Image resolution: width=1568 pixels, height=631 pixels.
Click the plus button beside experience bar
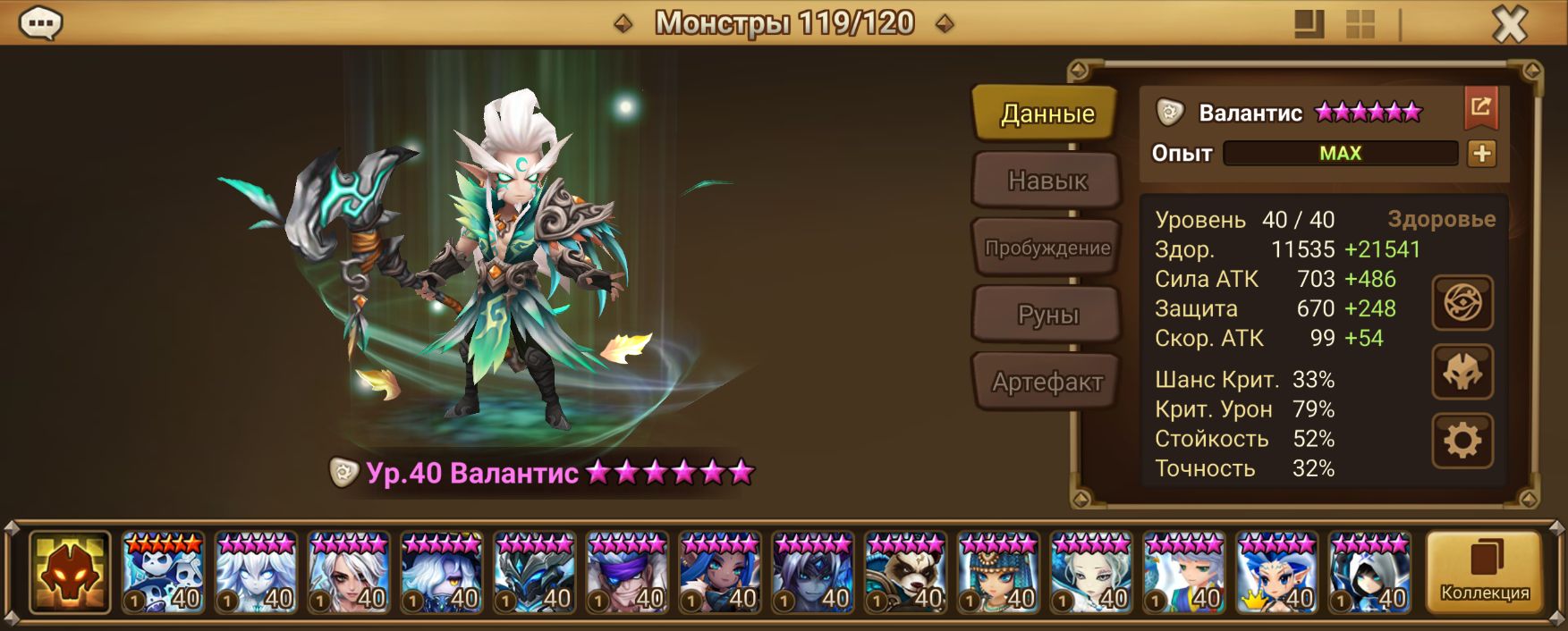click(1481, 154)
